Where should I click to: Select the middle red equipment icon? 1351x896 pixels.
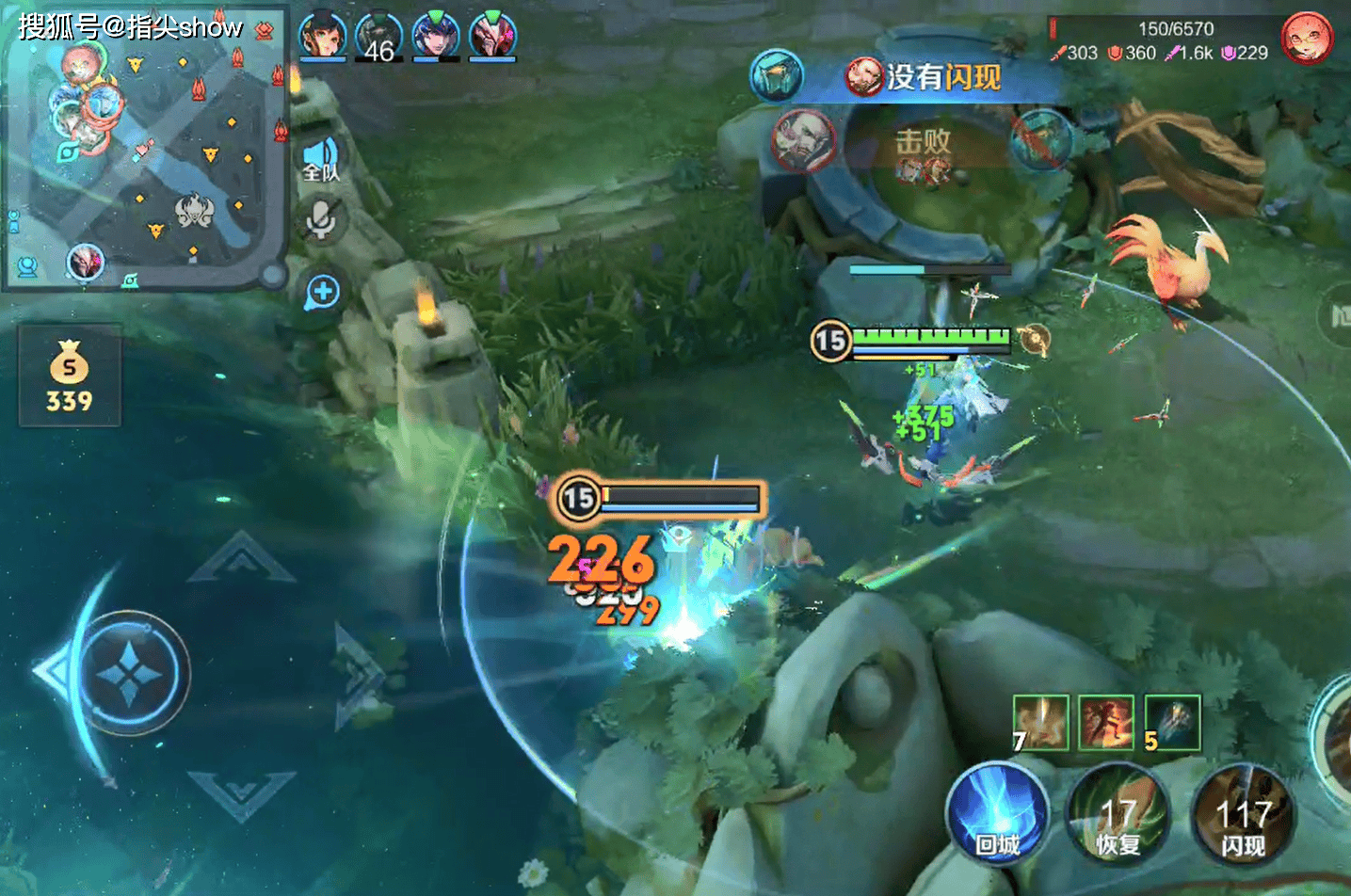1106,723
